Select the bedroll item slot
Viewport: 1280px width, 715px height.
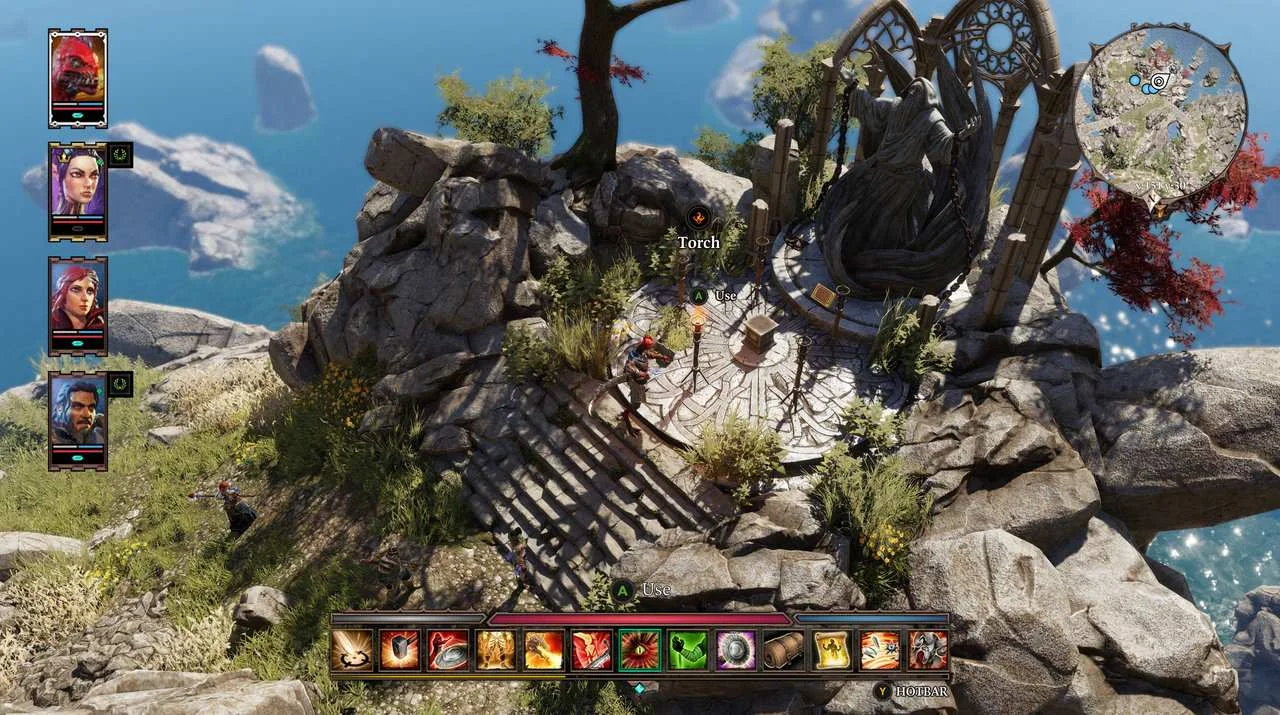tap(784, 650)
